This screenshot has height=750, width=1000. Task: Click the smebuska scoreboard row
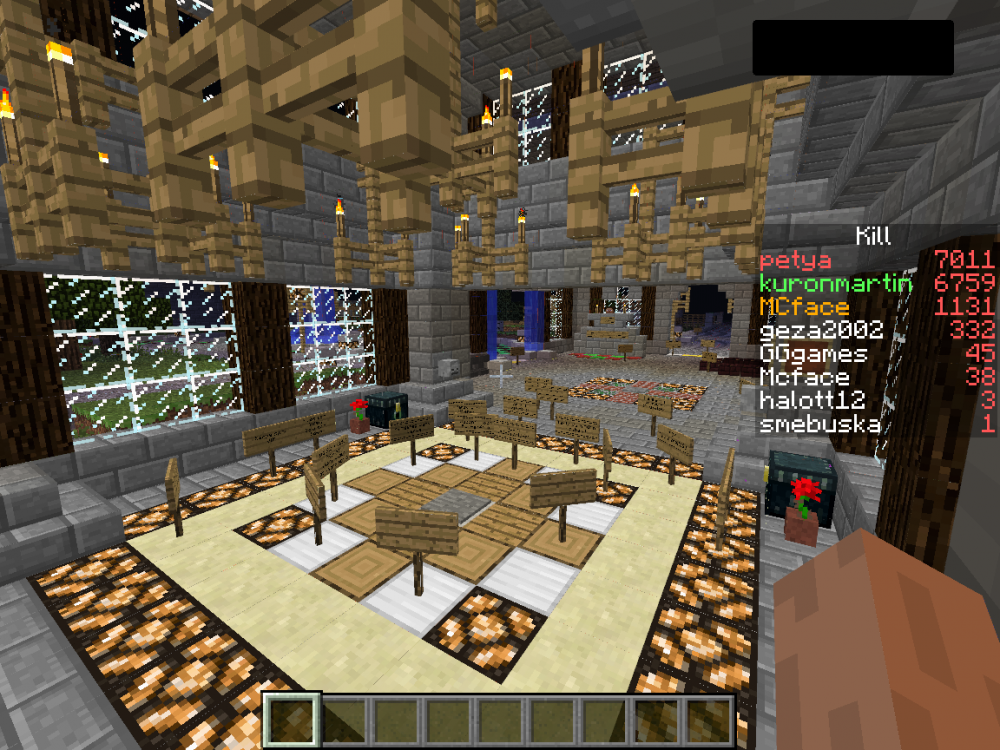coord(820,424)
